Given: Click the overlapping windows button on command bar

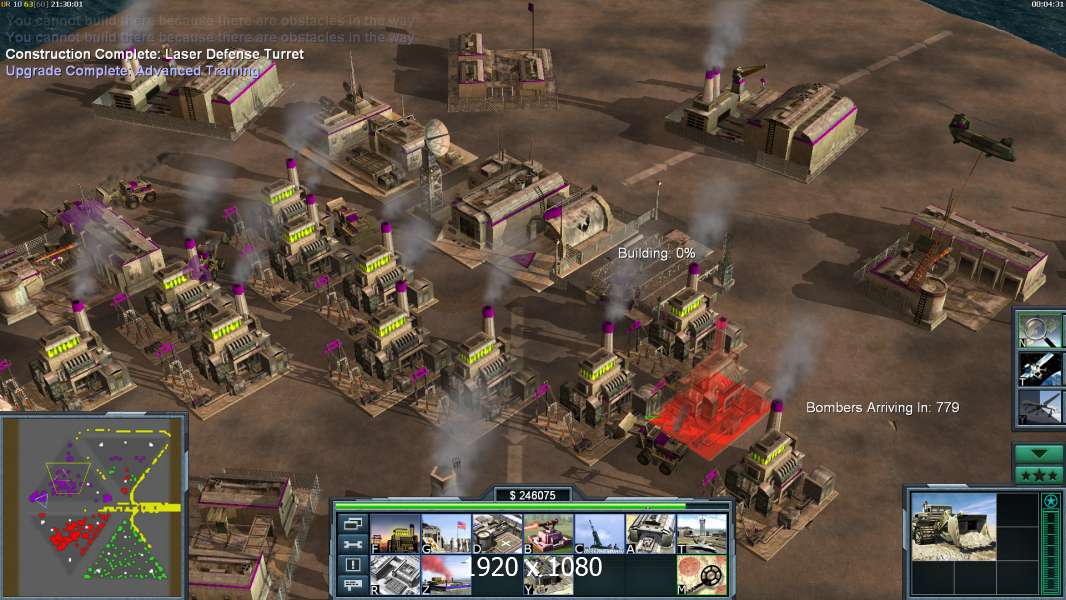Looking at the screenshot, I should [x=353, y=523].
